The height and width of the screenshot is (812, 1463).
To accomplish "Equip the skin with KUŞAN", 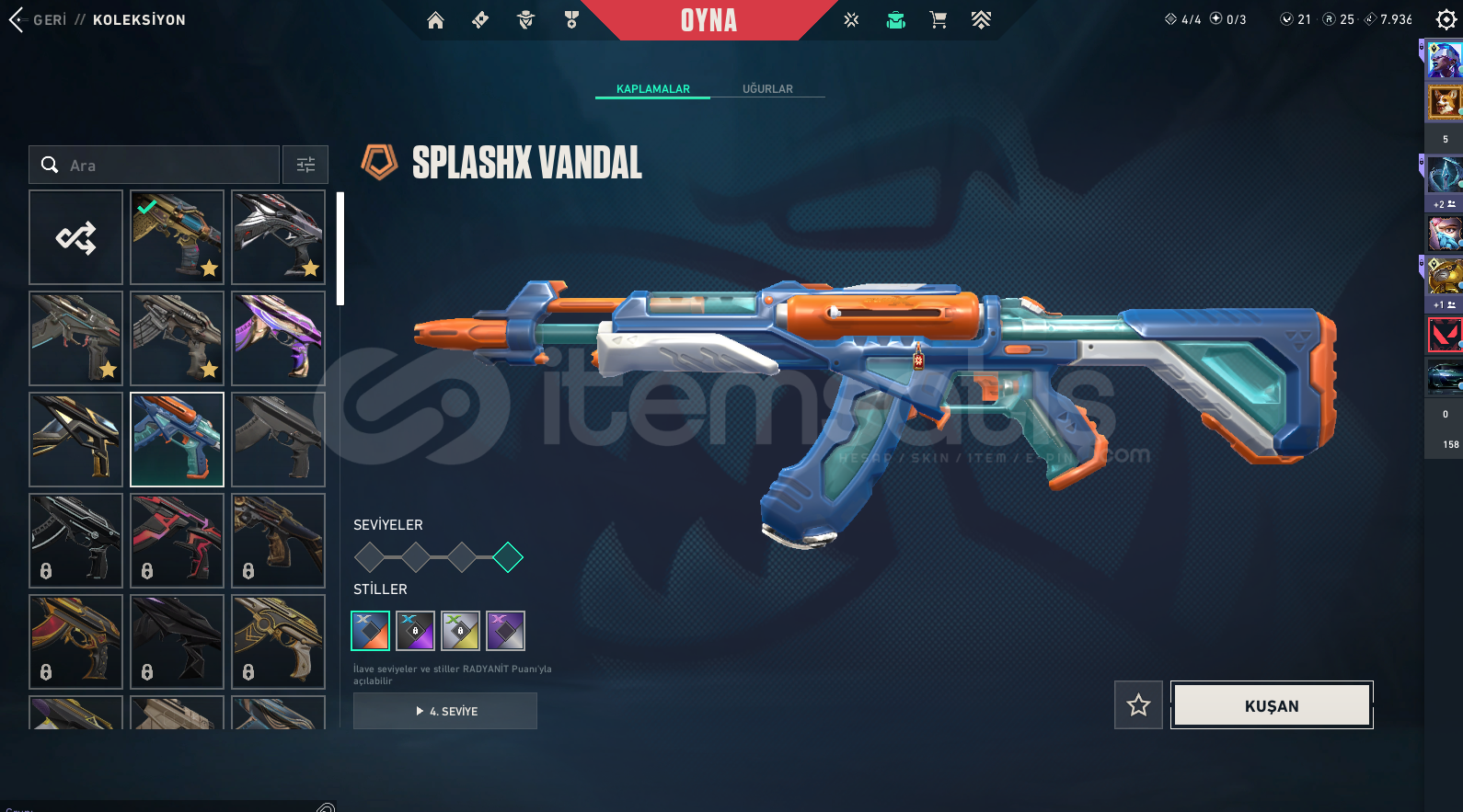I will pyautogui.click(x=1272, y=705).
